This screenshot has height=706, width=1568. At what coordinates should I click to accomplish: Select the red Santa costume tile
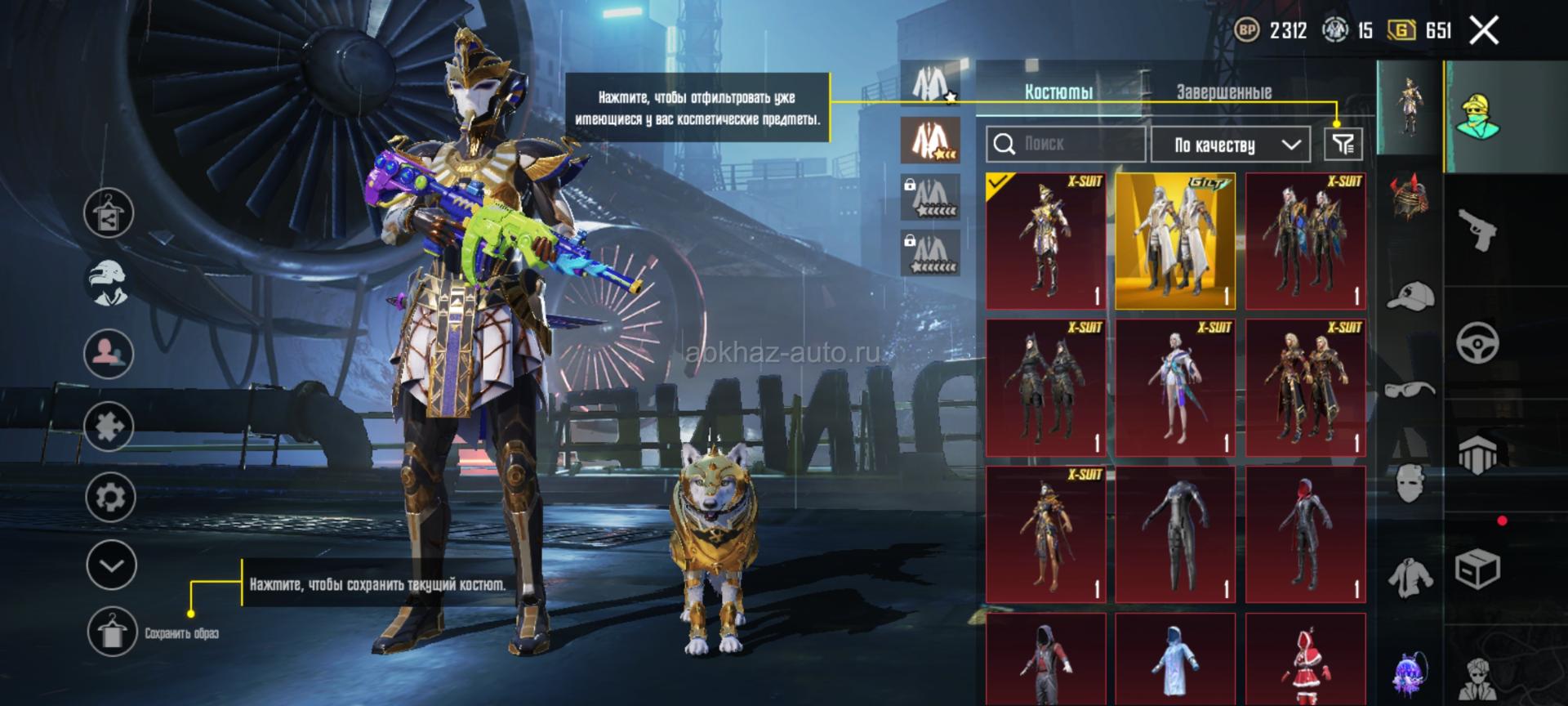tap(1305, 660)
